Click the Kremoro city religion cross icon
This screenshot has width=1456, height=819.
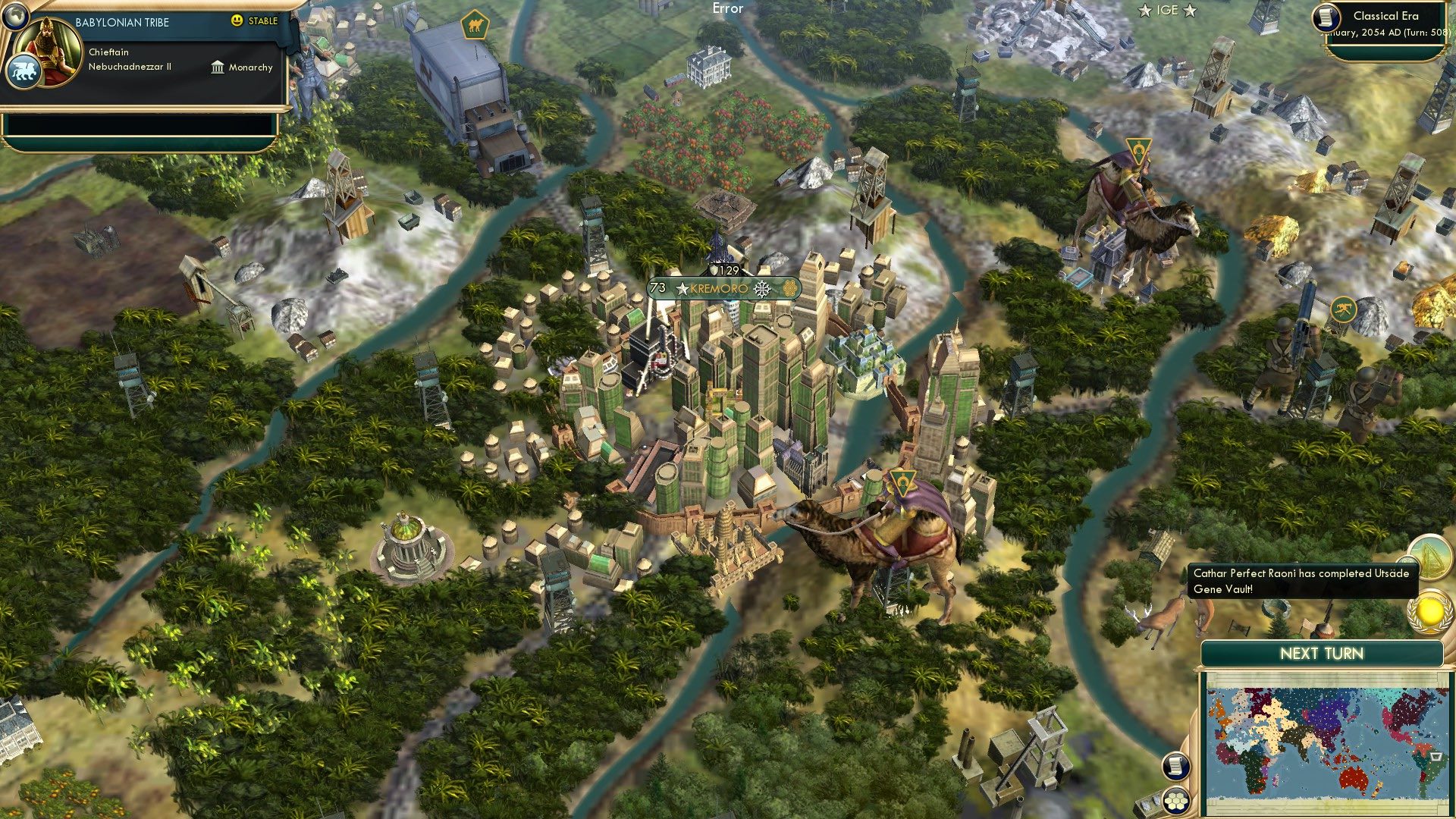click(x=761, y=289)
